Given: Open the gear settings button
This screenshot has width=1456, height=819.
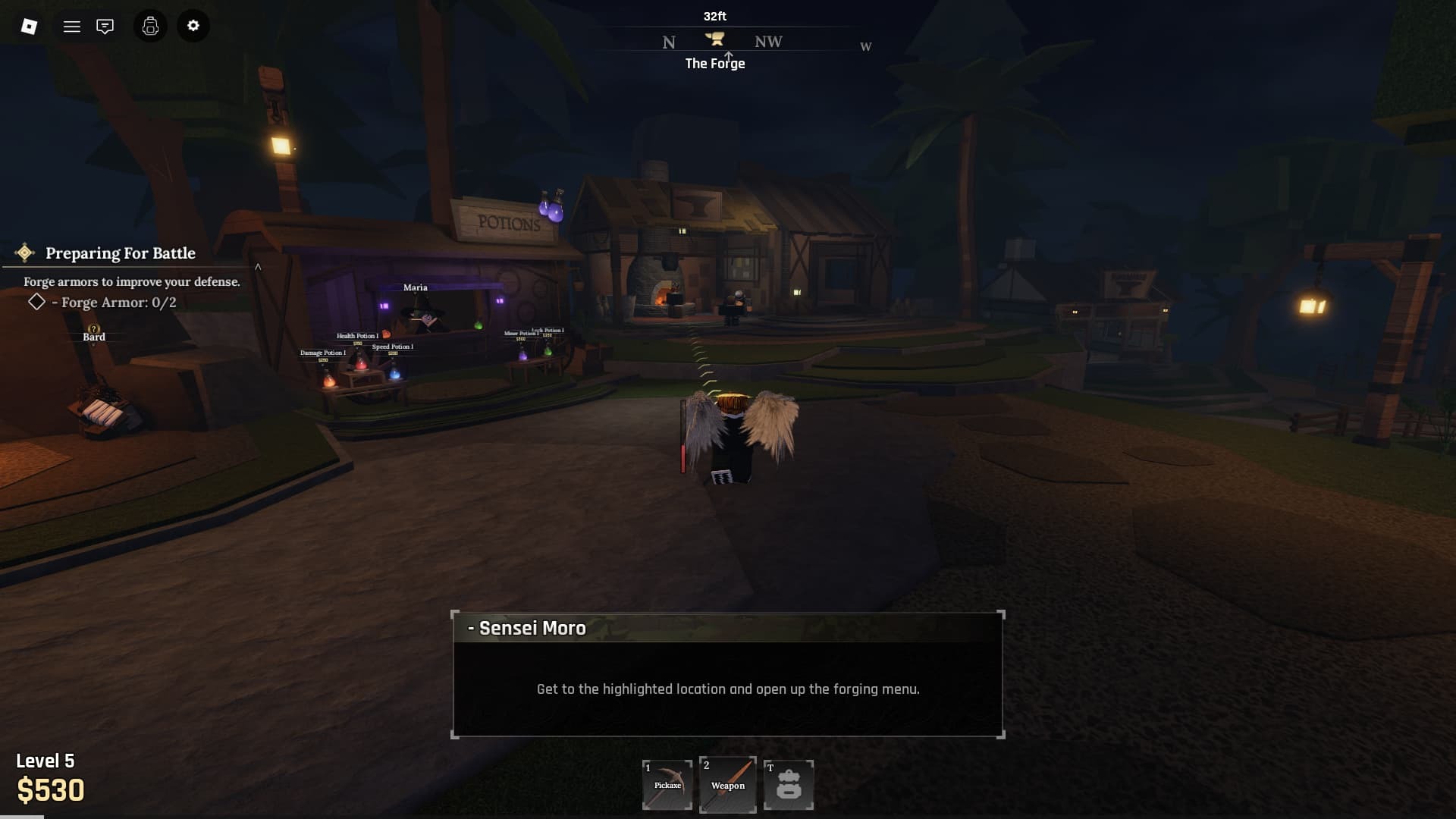Looking at the screenshot, I should click(x=193, y=26).
